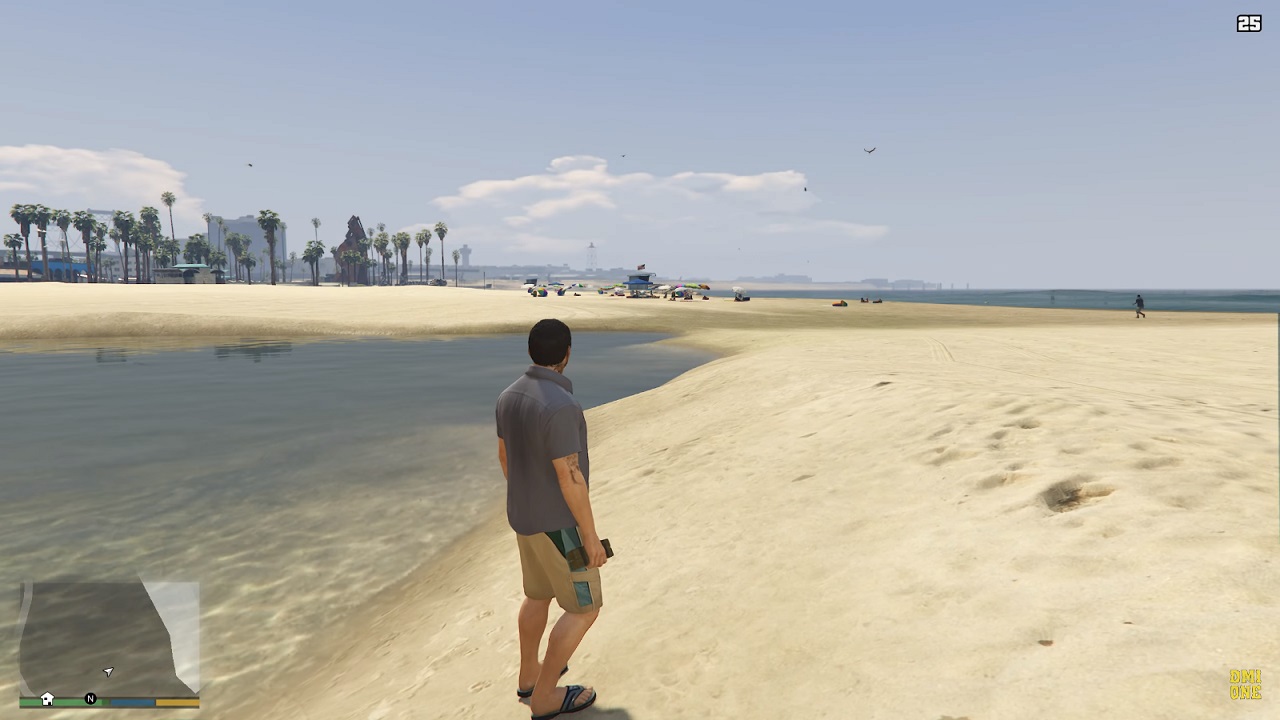Viewport: 1280px width, 720px height.
Task: Click the yellow armor segment of the HUD bar
Action: [x=178, y=702]
